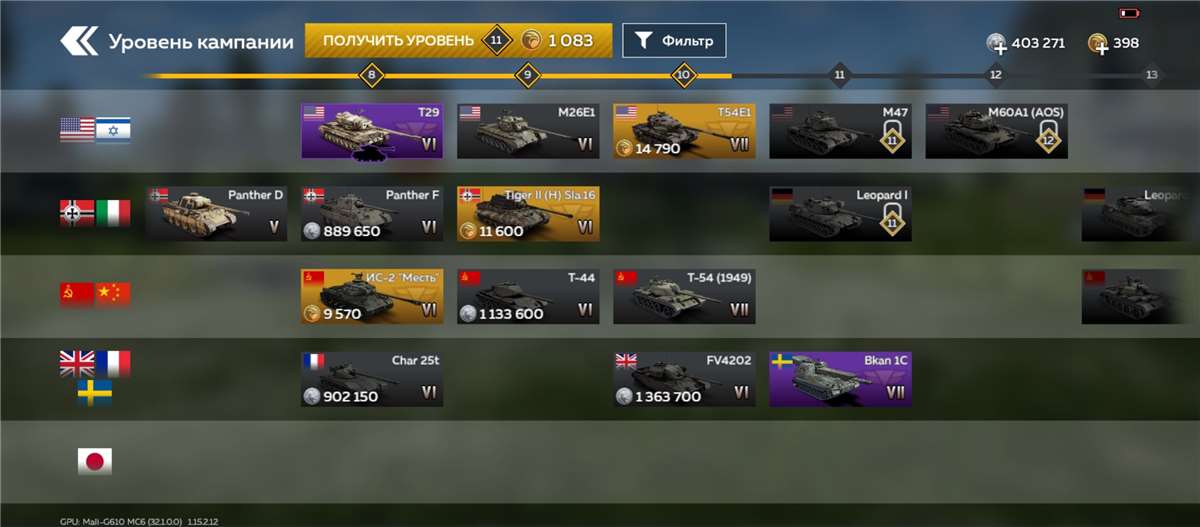1200x527 pixels.
Task: Open the M60A1 (AOS) tank card
Action: coord(996,130)
